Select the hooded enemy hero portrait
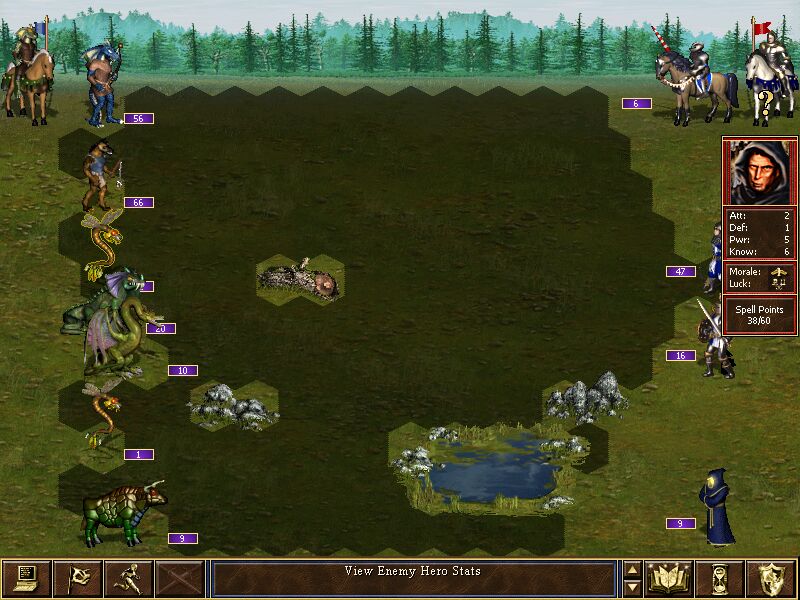Image resolution: width=800 pixels, height=600 pixels. pos(760,171)
